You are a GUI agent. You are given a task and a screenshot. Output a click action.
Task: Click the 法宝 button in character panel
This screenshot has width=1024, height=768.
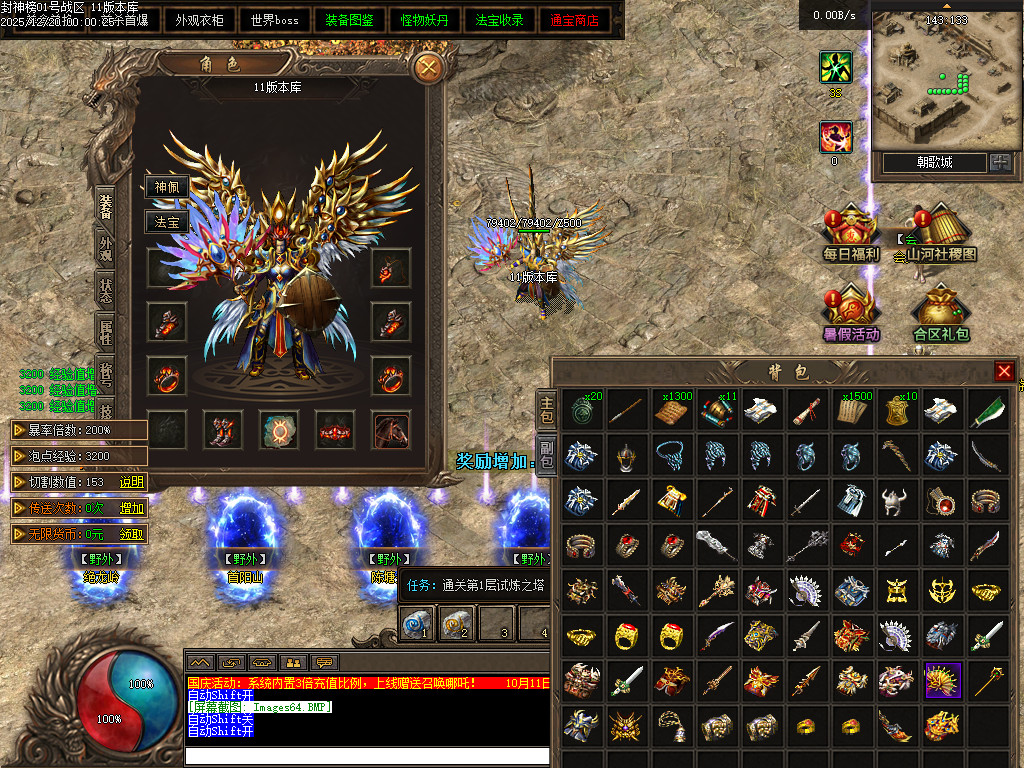click(166, 222)
